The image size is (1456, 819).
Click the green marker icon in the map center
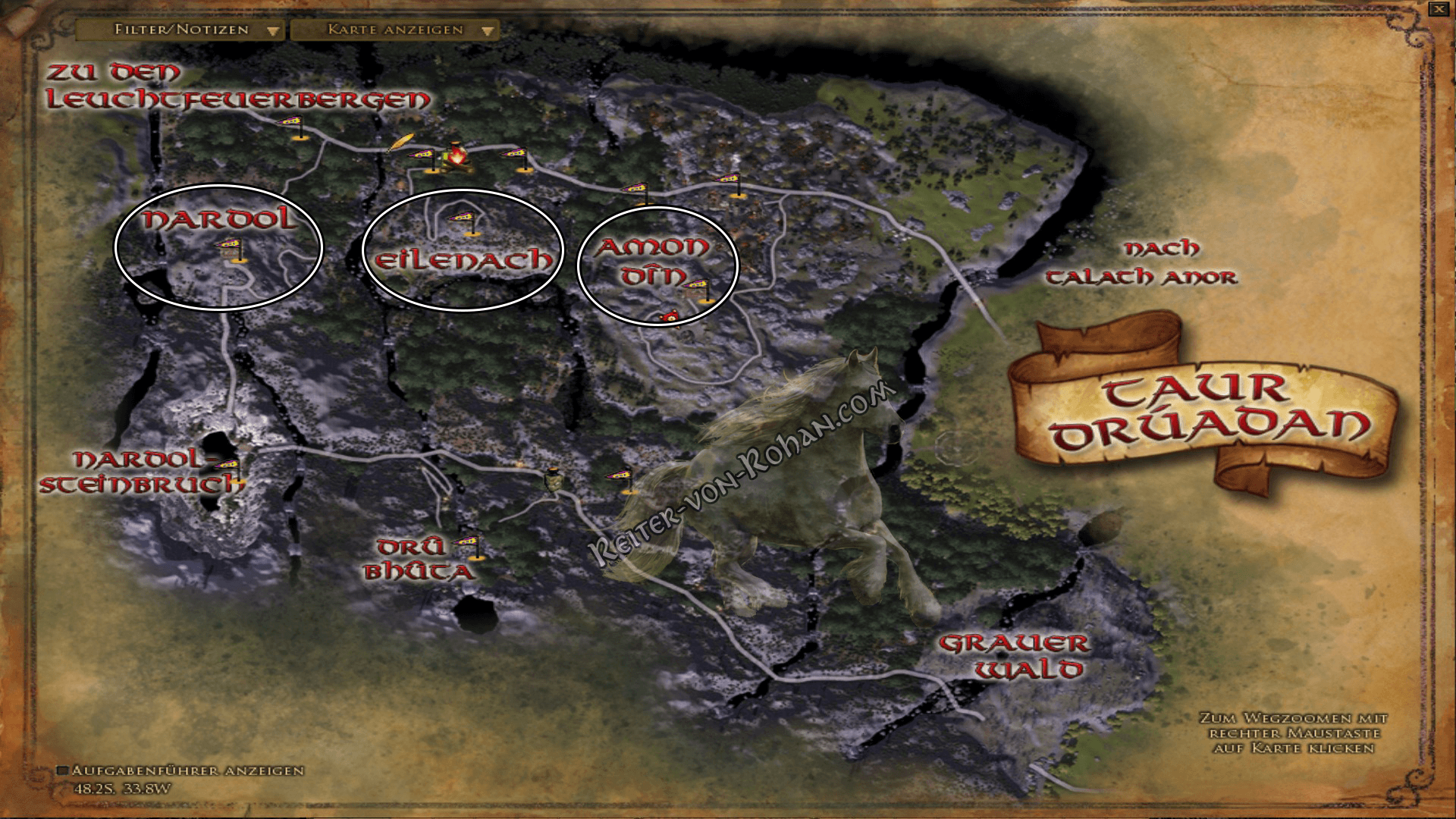pyautogui.click(x=554, y=479)
